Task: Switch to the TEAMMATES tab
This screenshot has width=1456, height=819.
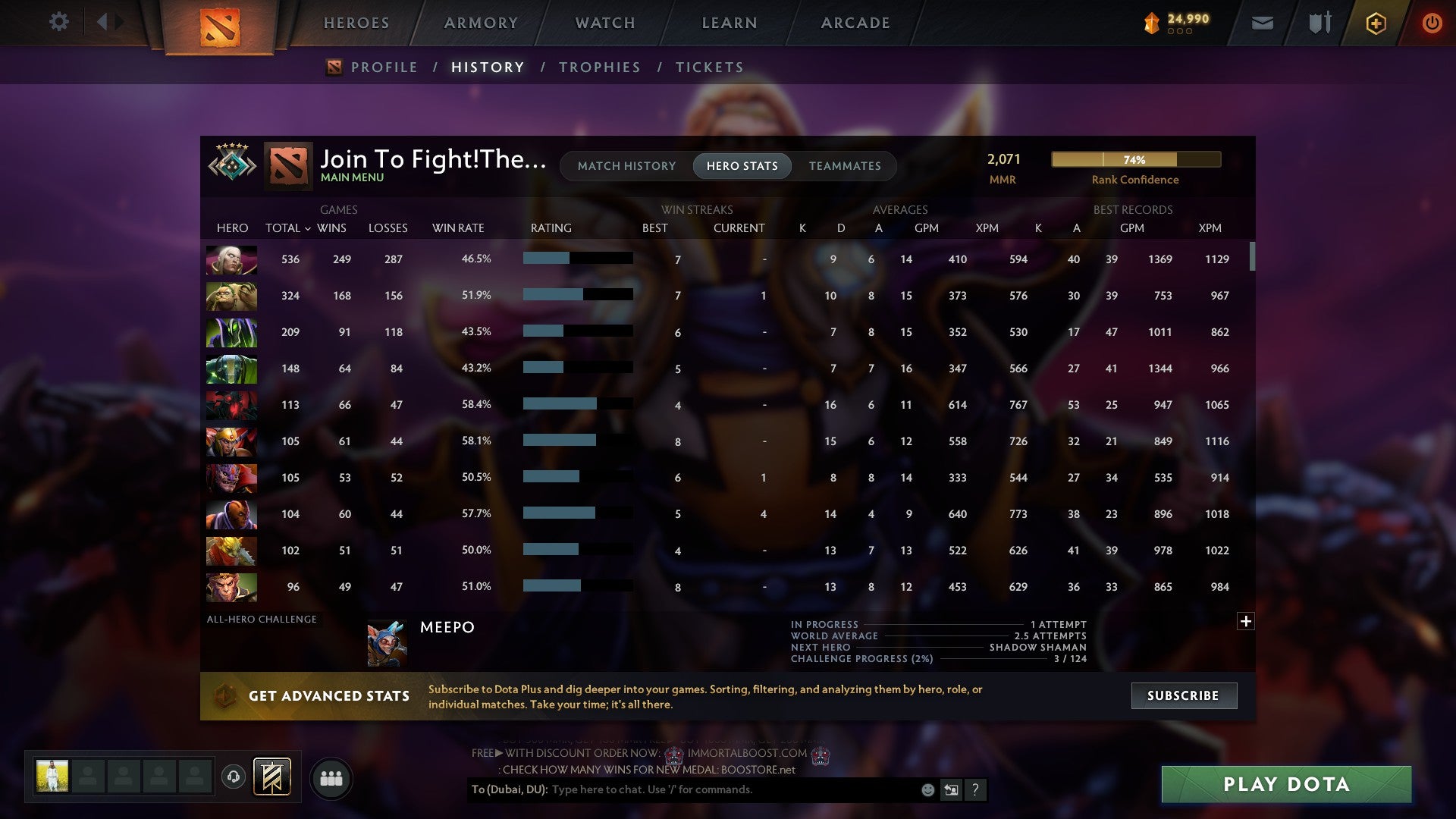Action: [845, 166]
